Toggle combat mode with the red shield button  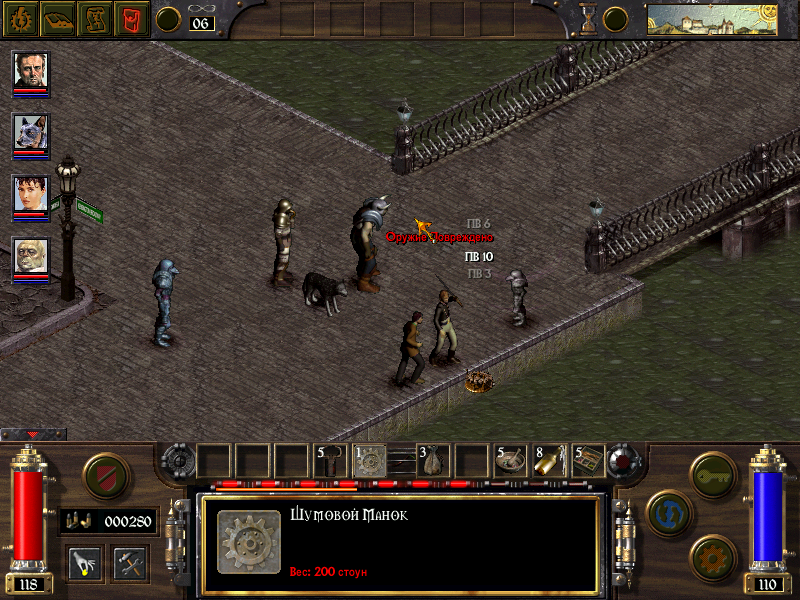click(103, 474)
